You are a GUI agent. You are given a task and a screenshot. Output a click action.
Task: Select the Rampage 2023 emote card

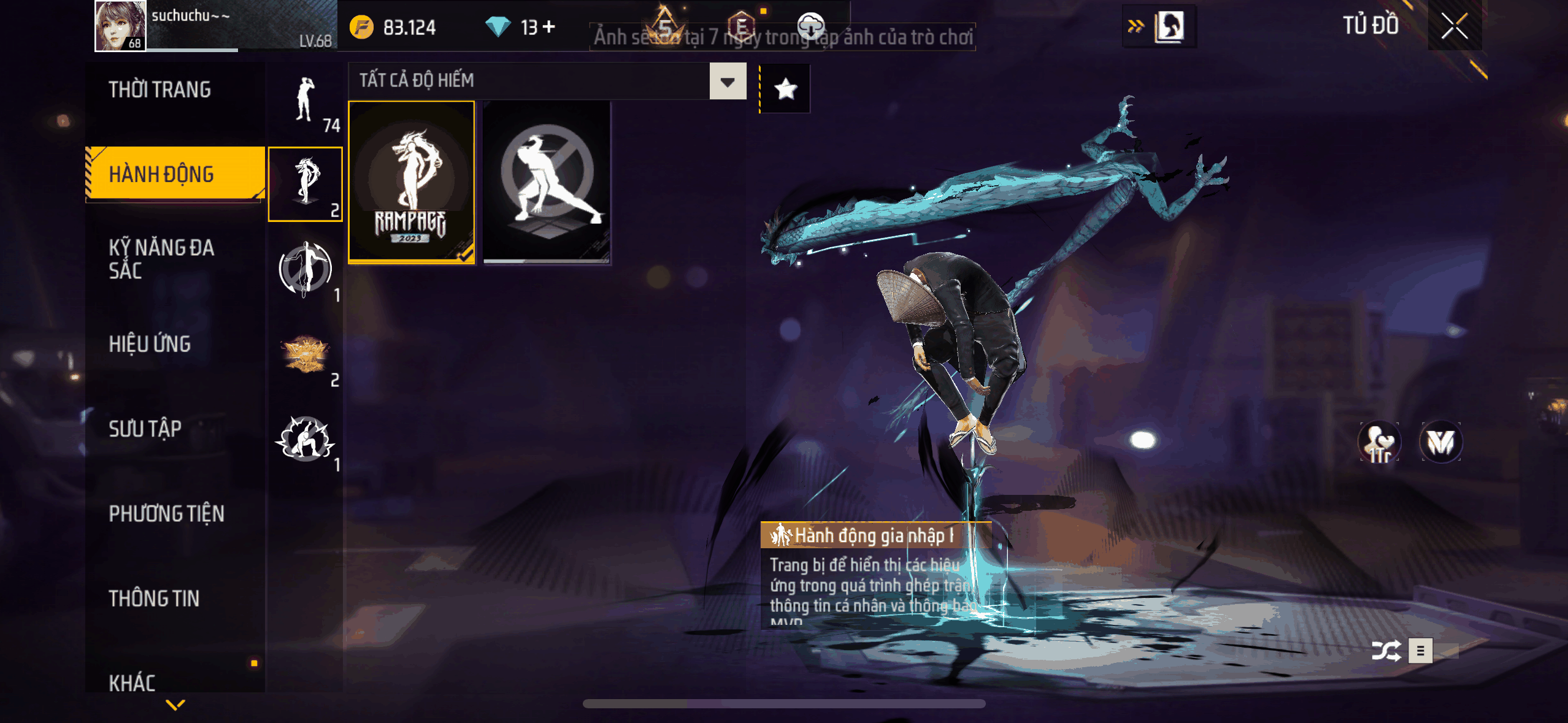tap(412, 182)
